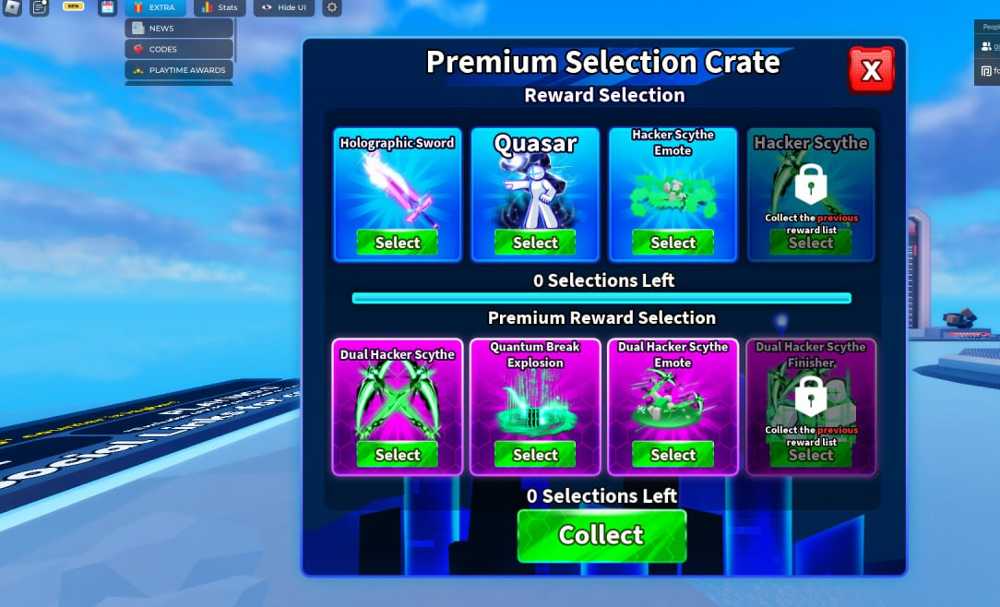Open the EXTRA dropdown menu

point(155,8)
